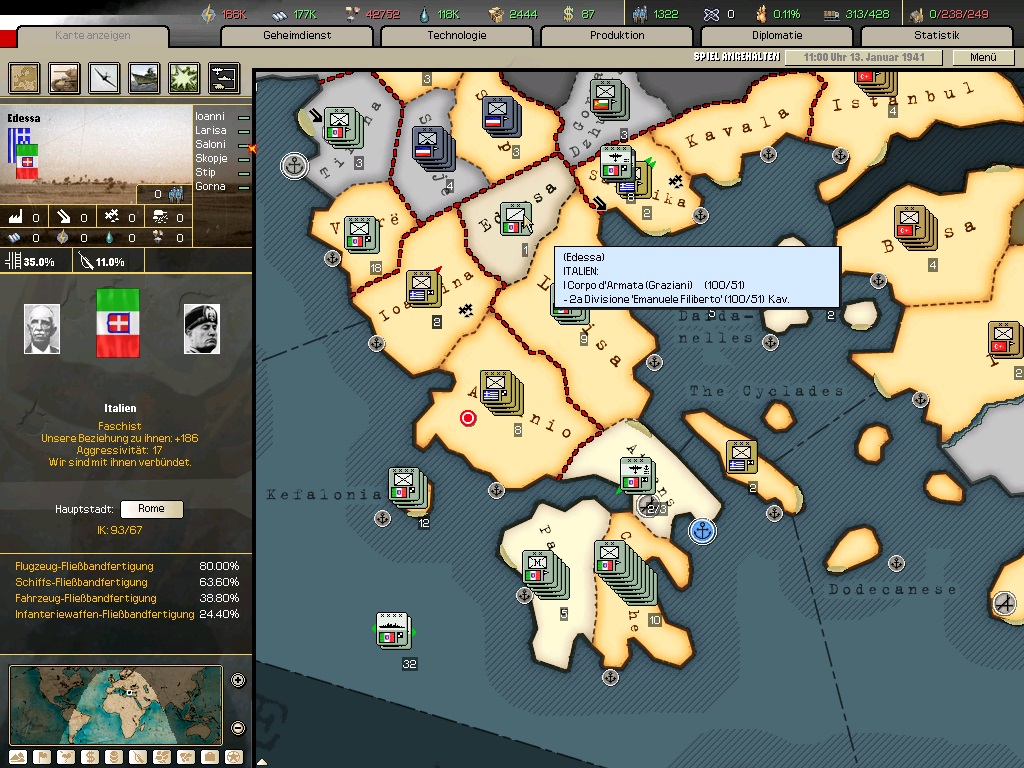Image resolution: width=1024 pixels, height=768 pixels.
Task: Click the tank land units icon
Action: point(64,77)
